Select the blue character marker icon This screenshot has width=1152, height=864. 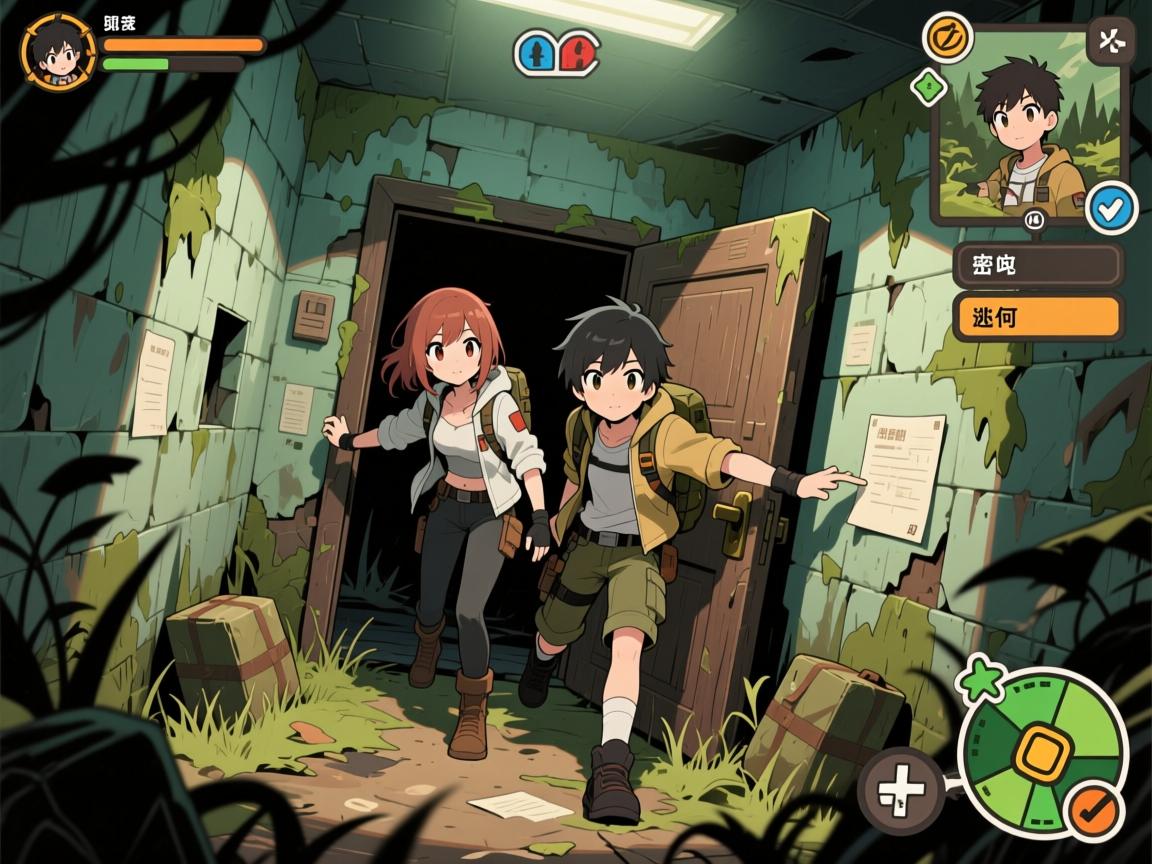pos(537,52)
